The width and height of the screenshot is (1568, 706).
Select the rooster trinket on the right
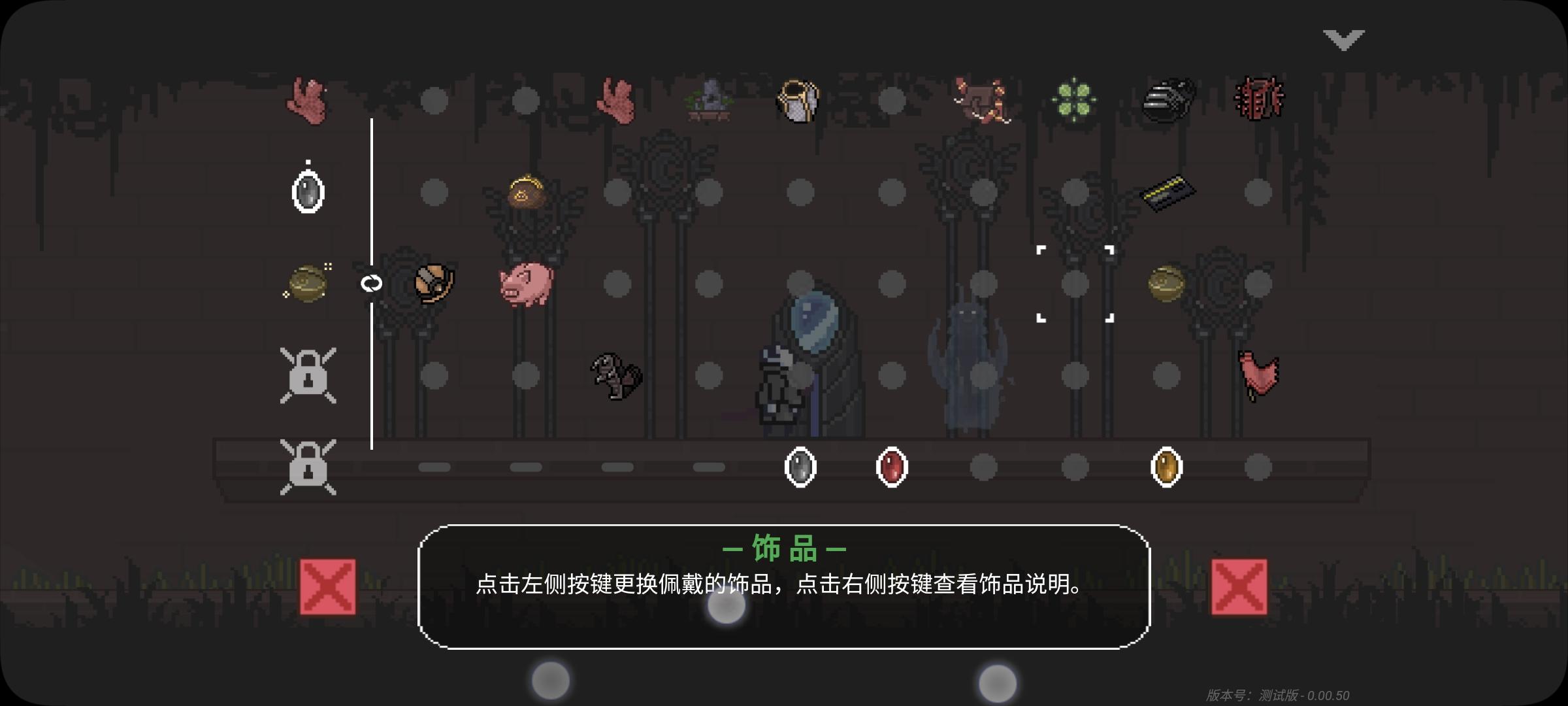(1260, 376)
